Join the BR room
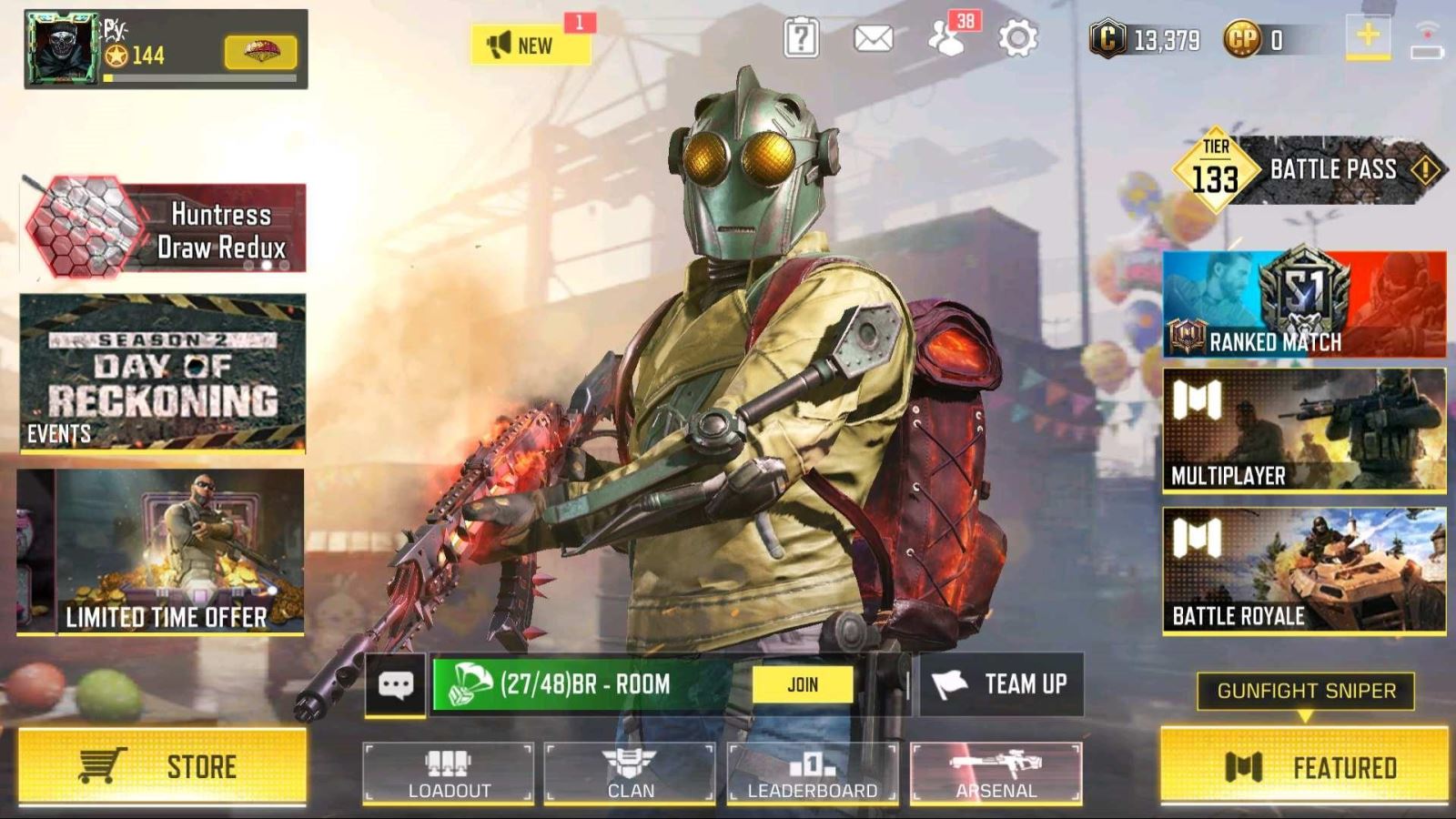Screen dimensions: 1456x819 pos(802,684)
